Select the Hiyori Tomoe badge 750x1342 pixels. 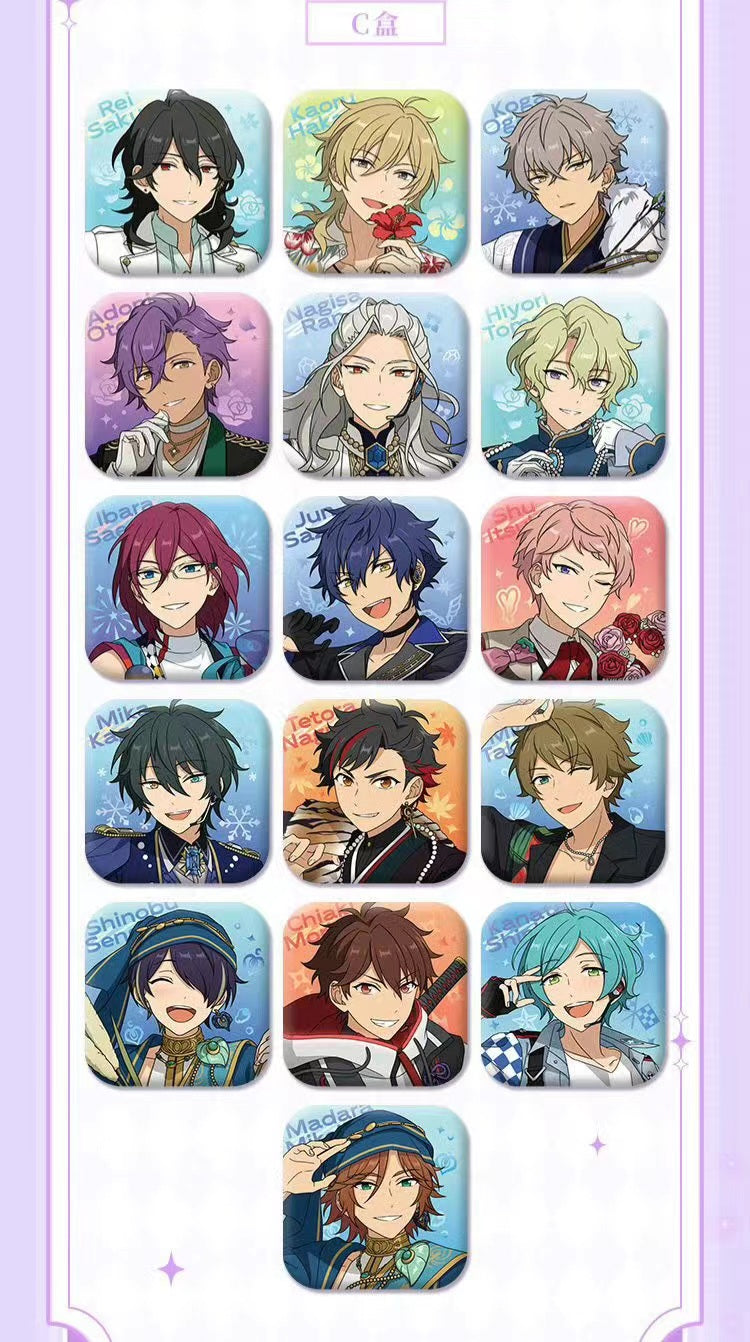coord(573,385)
